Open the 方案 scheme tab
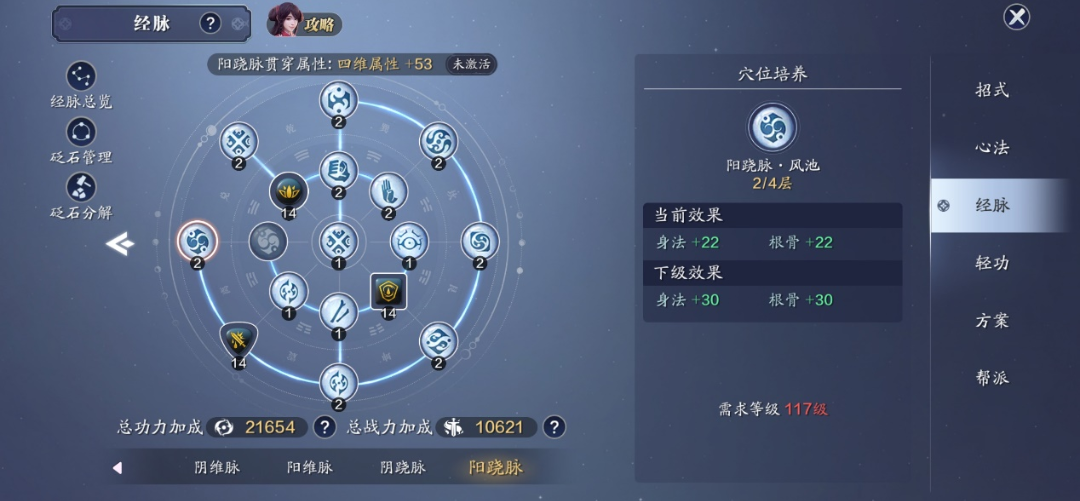 pos(992,321)
